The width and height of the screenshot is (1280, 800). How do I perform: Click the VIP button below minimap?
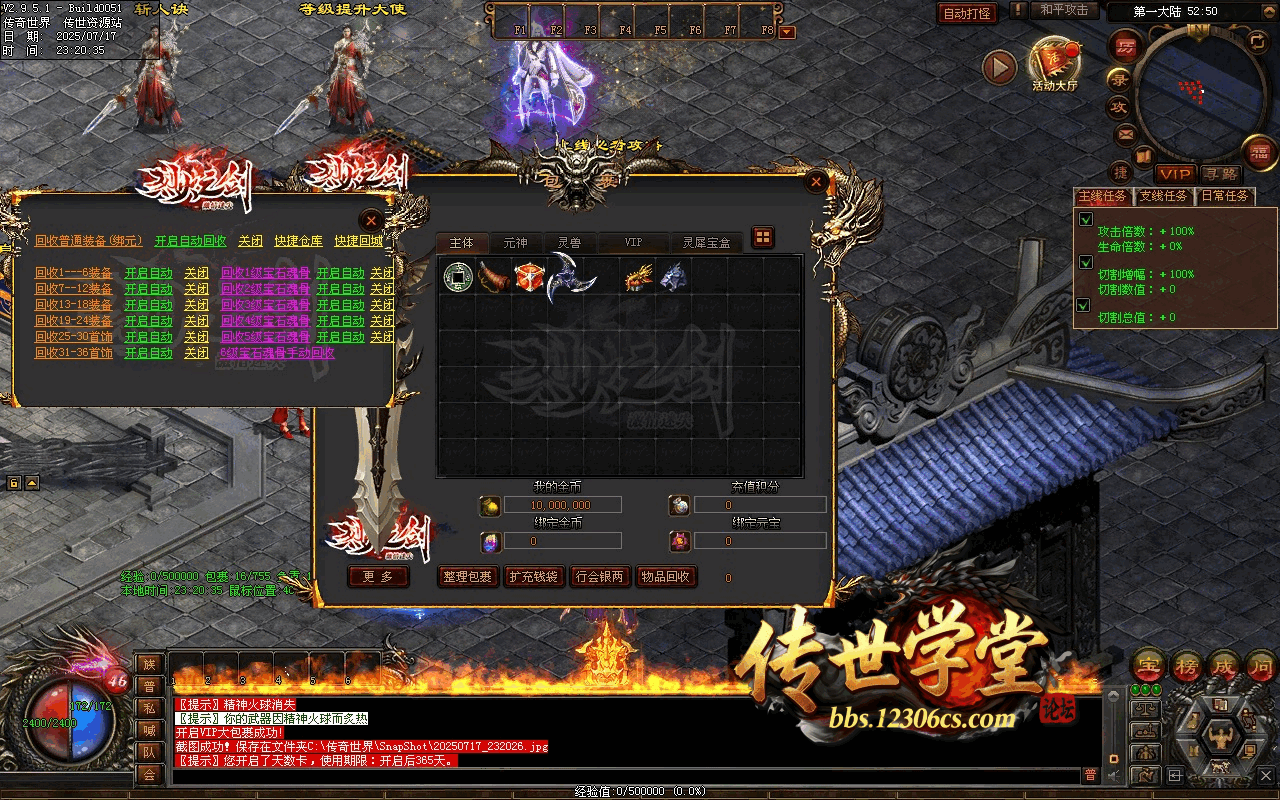pyautogui.click(x=1175, y=174)
